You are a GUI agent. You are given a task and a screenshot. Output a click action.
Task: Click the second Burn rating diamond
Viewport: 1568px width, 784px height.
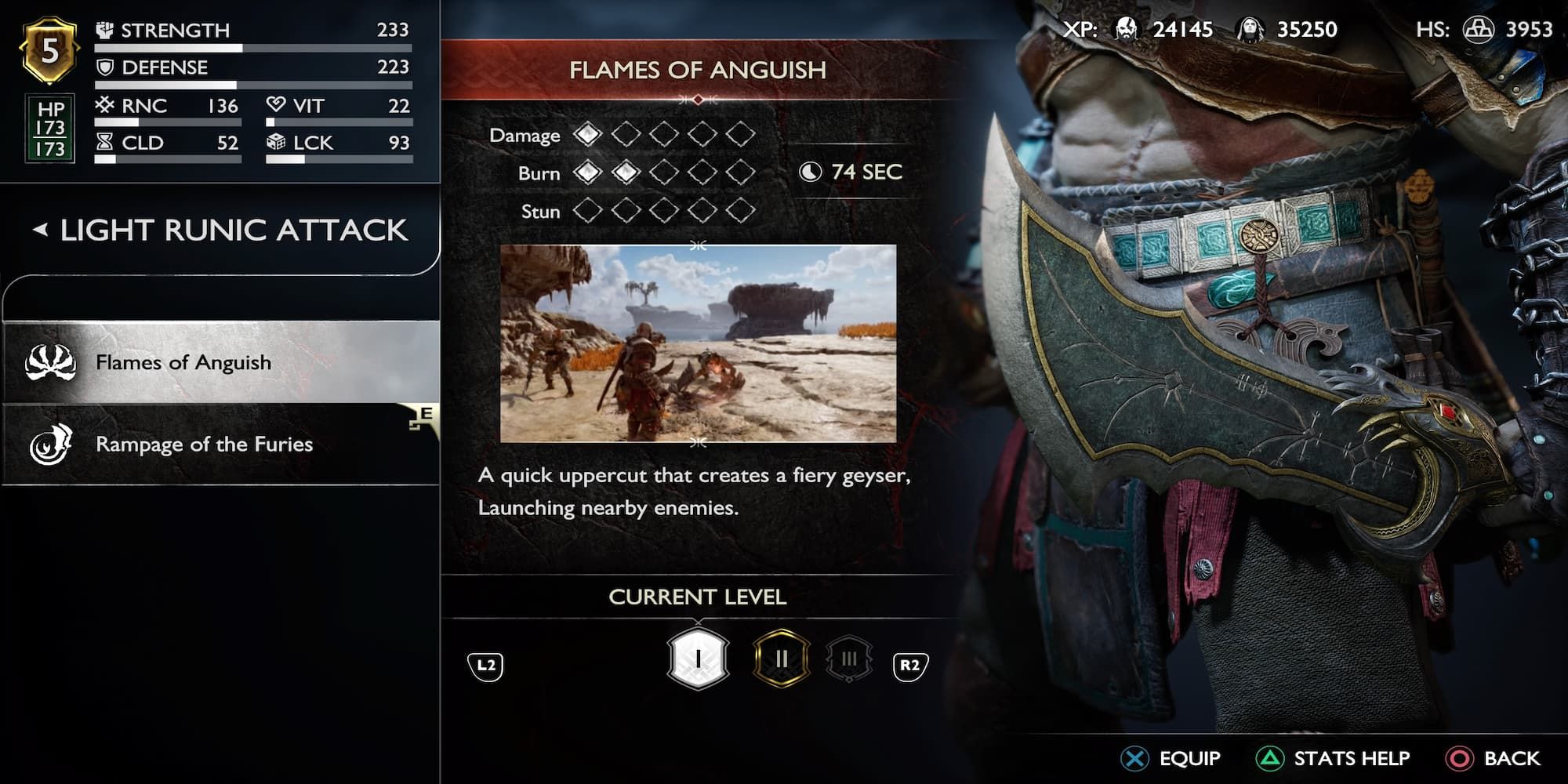tap(626, 173)
